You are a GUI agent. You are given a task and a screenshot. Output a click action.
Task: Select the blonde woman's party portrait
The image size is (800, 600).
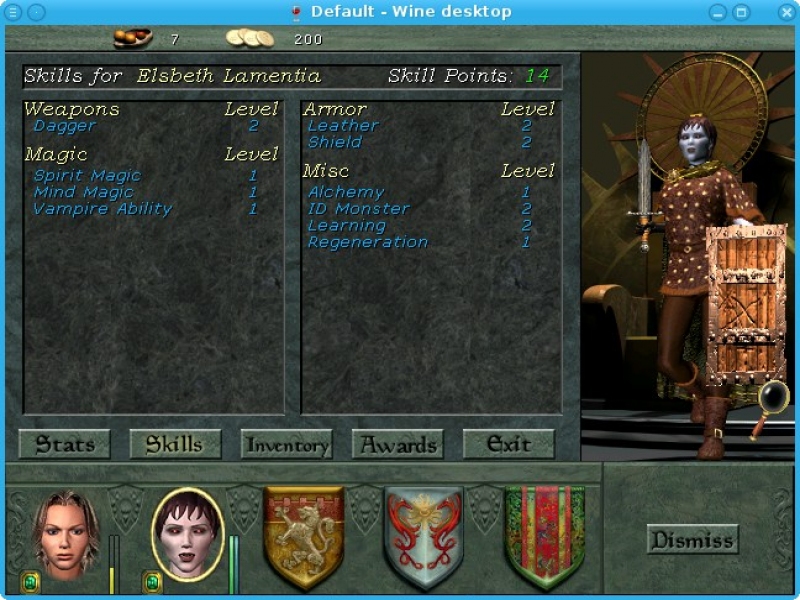coord(67,534)
